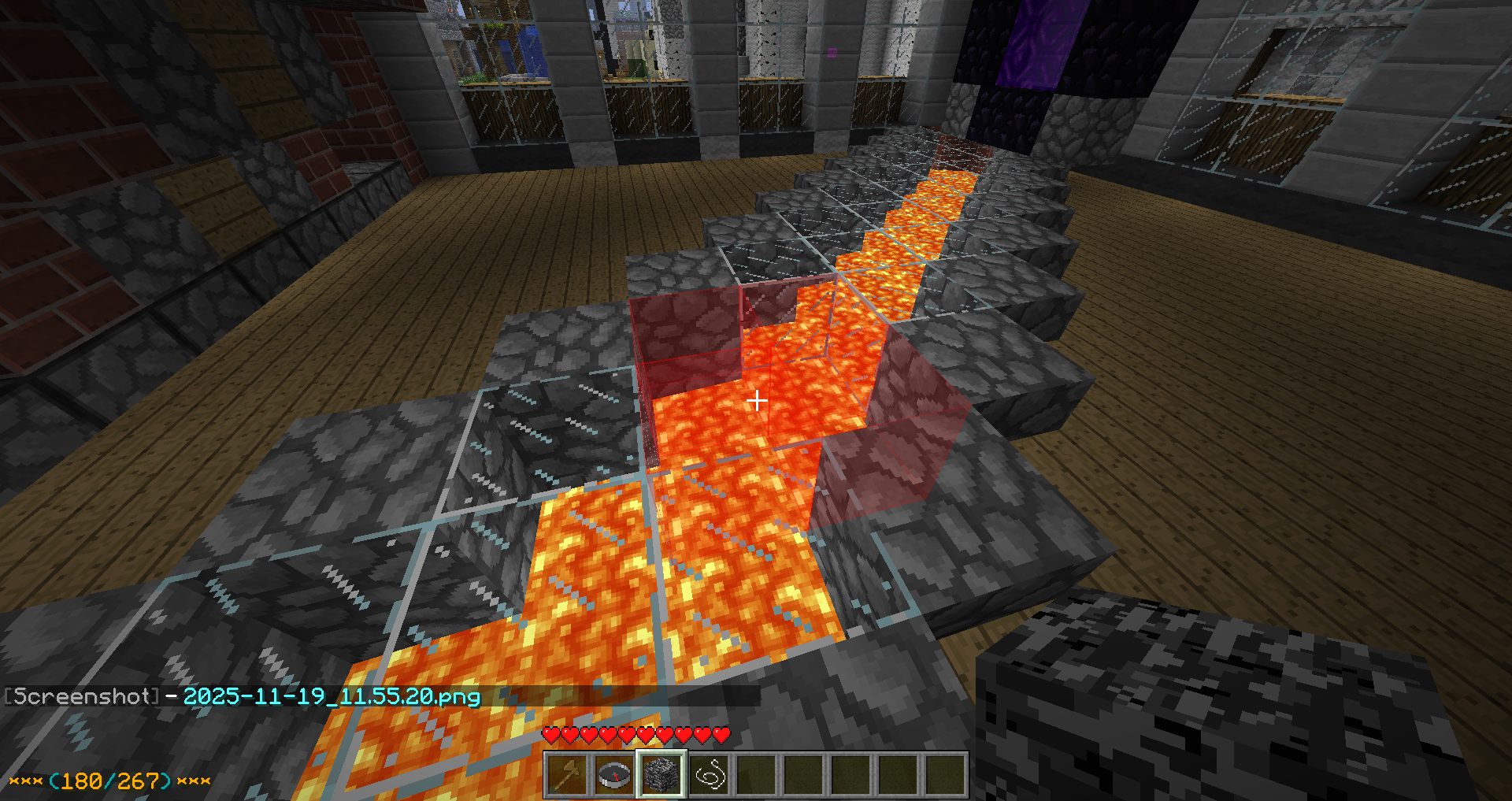Select the wooden axe hotbar slot
The width and height of the screenshot is (1512, 801).
(x=567, y=775)
